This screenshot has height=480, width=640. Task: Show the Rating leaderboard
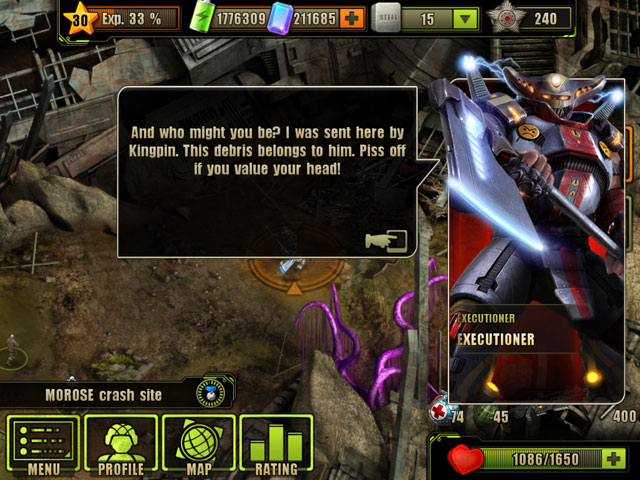pyautogui.click(x=275, y=445)
